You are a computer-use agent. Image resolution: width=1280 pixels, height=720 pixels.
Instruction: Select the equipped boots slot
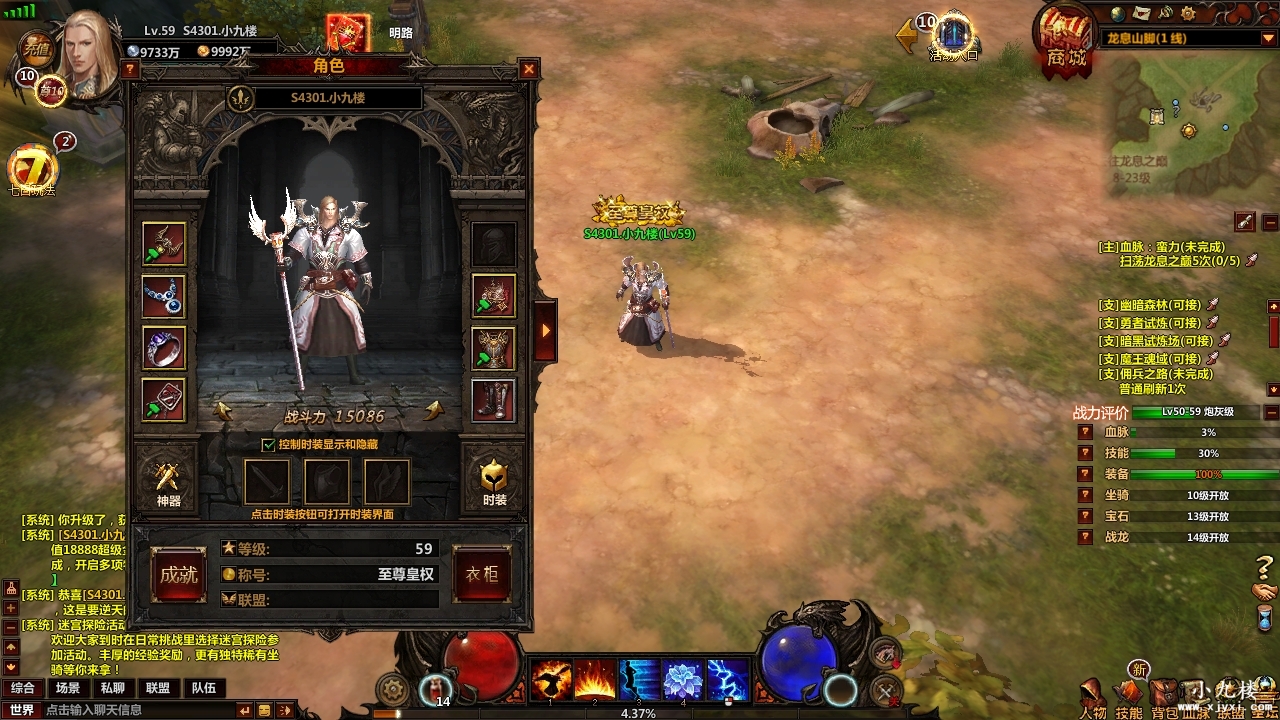coord(494,401)
